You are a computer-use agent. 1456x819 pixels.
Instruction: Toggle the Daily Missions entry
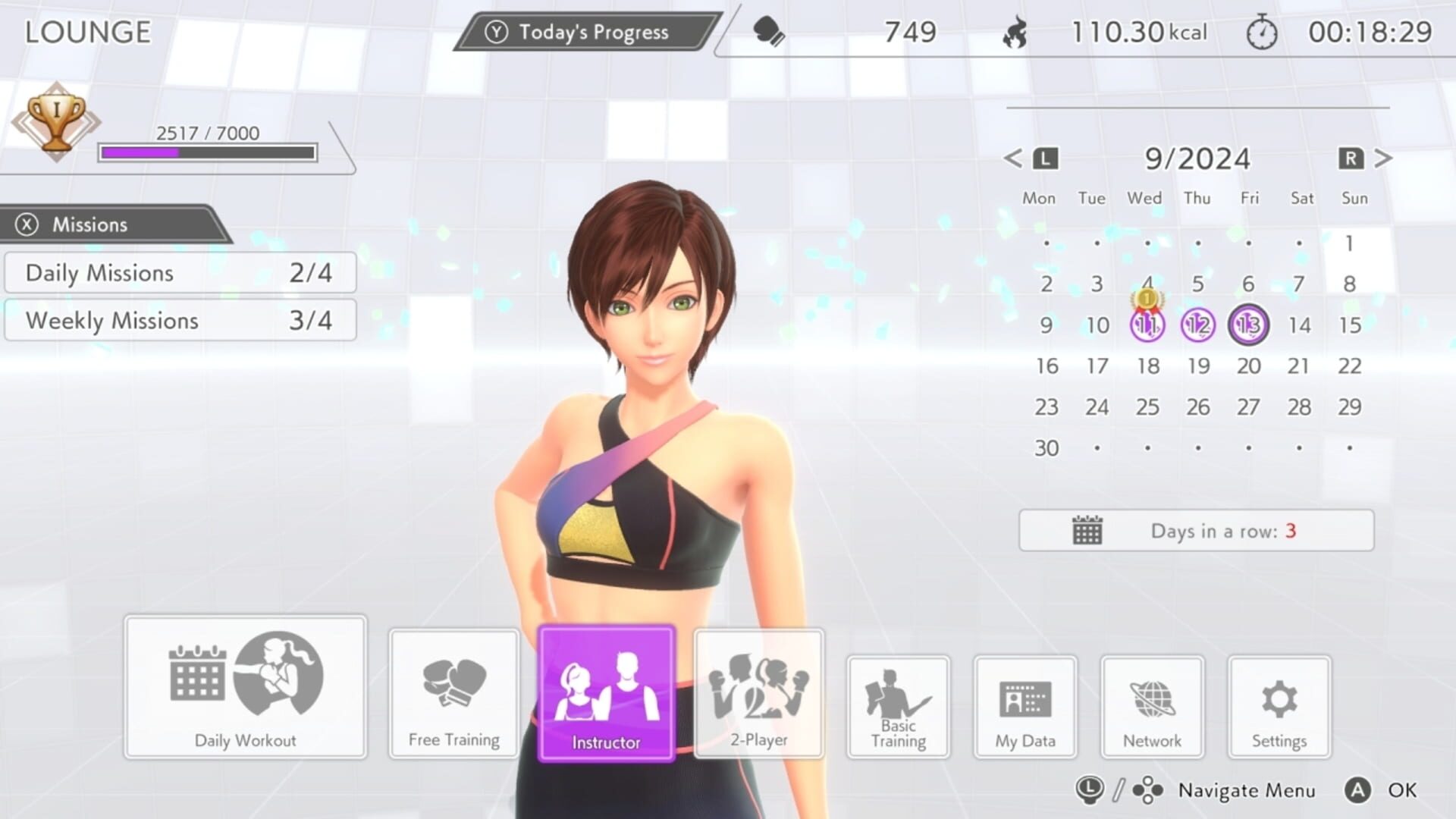pyautogui.click(x=178, y=273)
